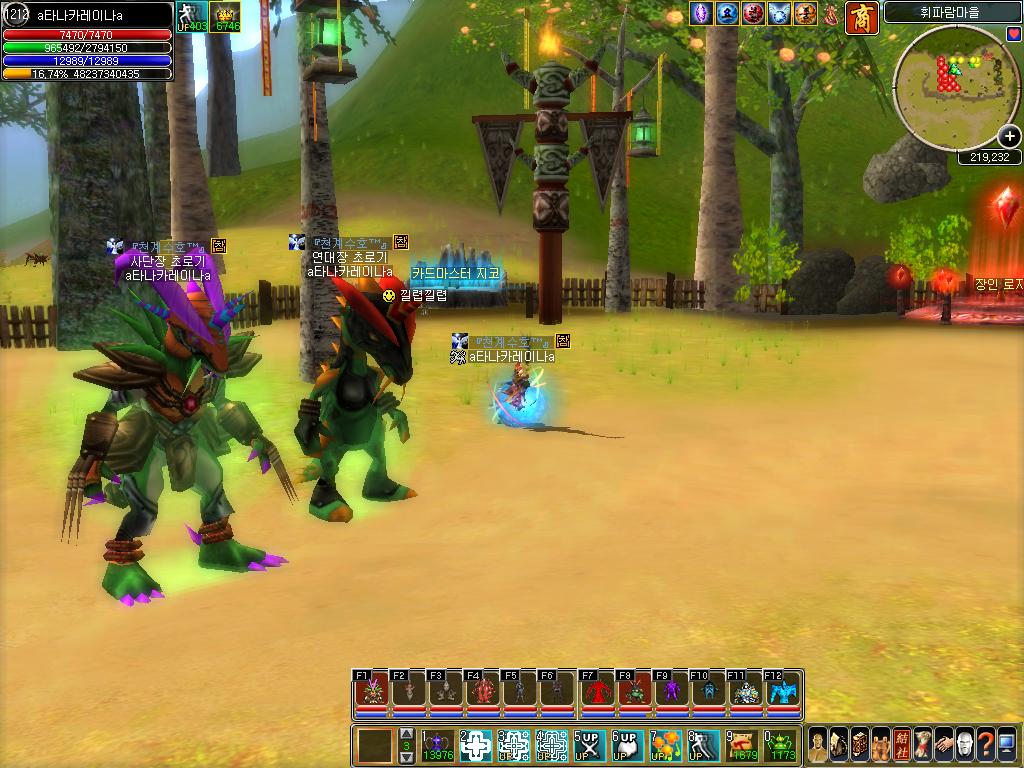Use the orange balloons item in slot 7
1024x768 pixels.
(x=666, y=745)
